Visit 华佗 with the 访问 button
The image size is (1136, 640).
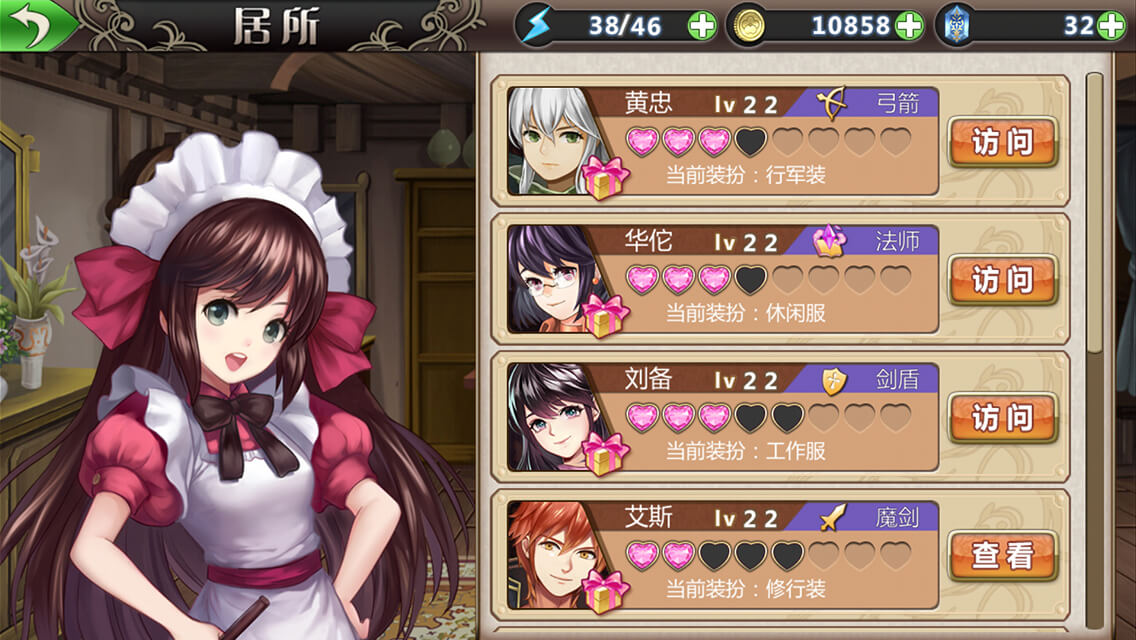pos(1002,280)
